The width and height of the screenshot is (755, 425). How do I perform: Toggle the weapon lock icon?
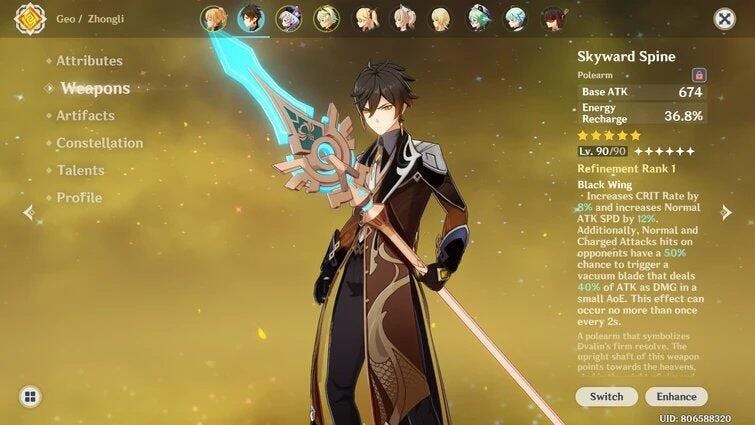click(x=699, y=75)
